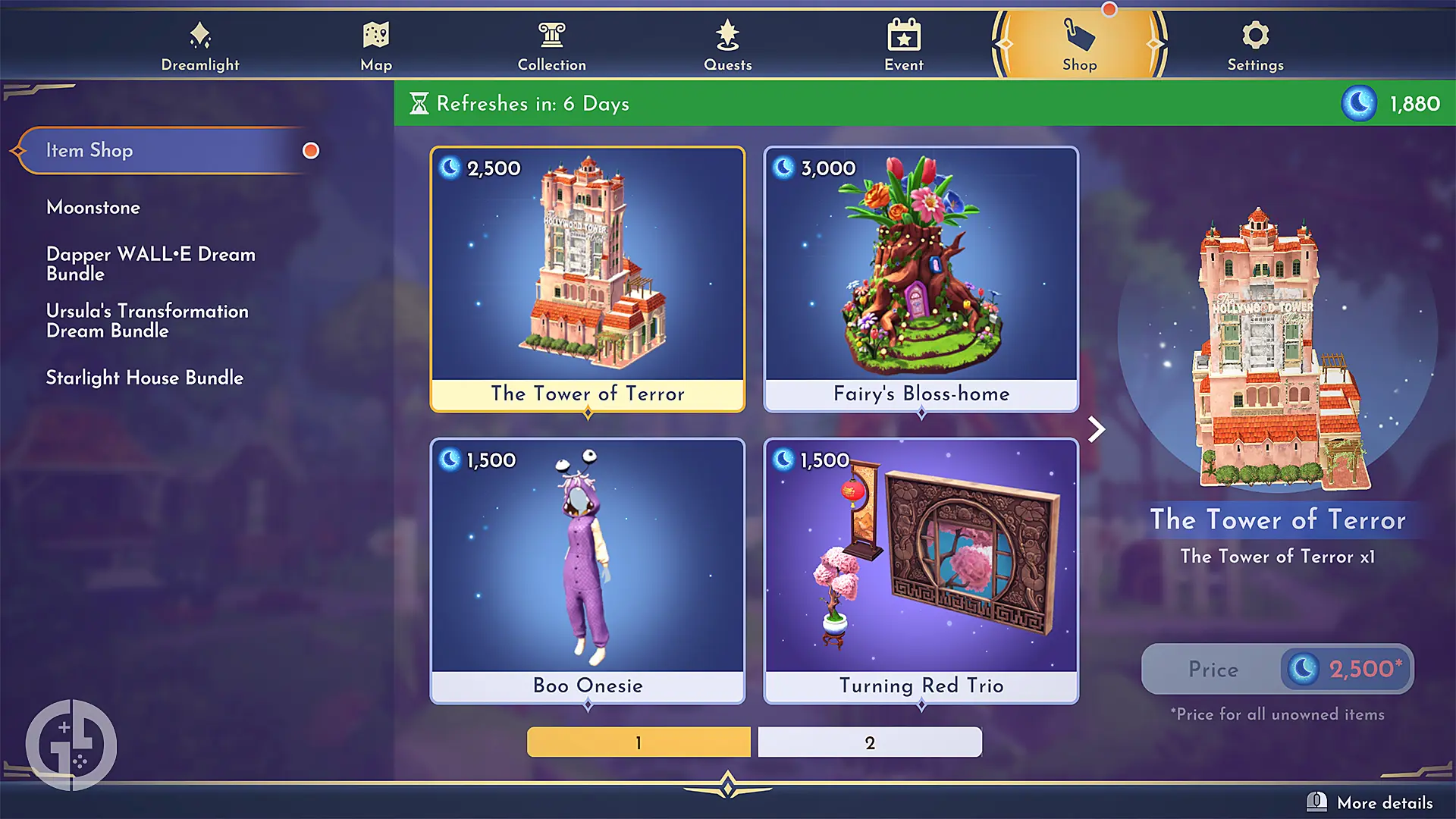Viewport: 1456px width, 819px height.
Task: Select the Boo Onesie card
Action: click(x=588, y=569)
